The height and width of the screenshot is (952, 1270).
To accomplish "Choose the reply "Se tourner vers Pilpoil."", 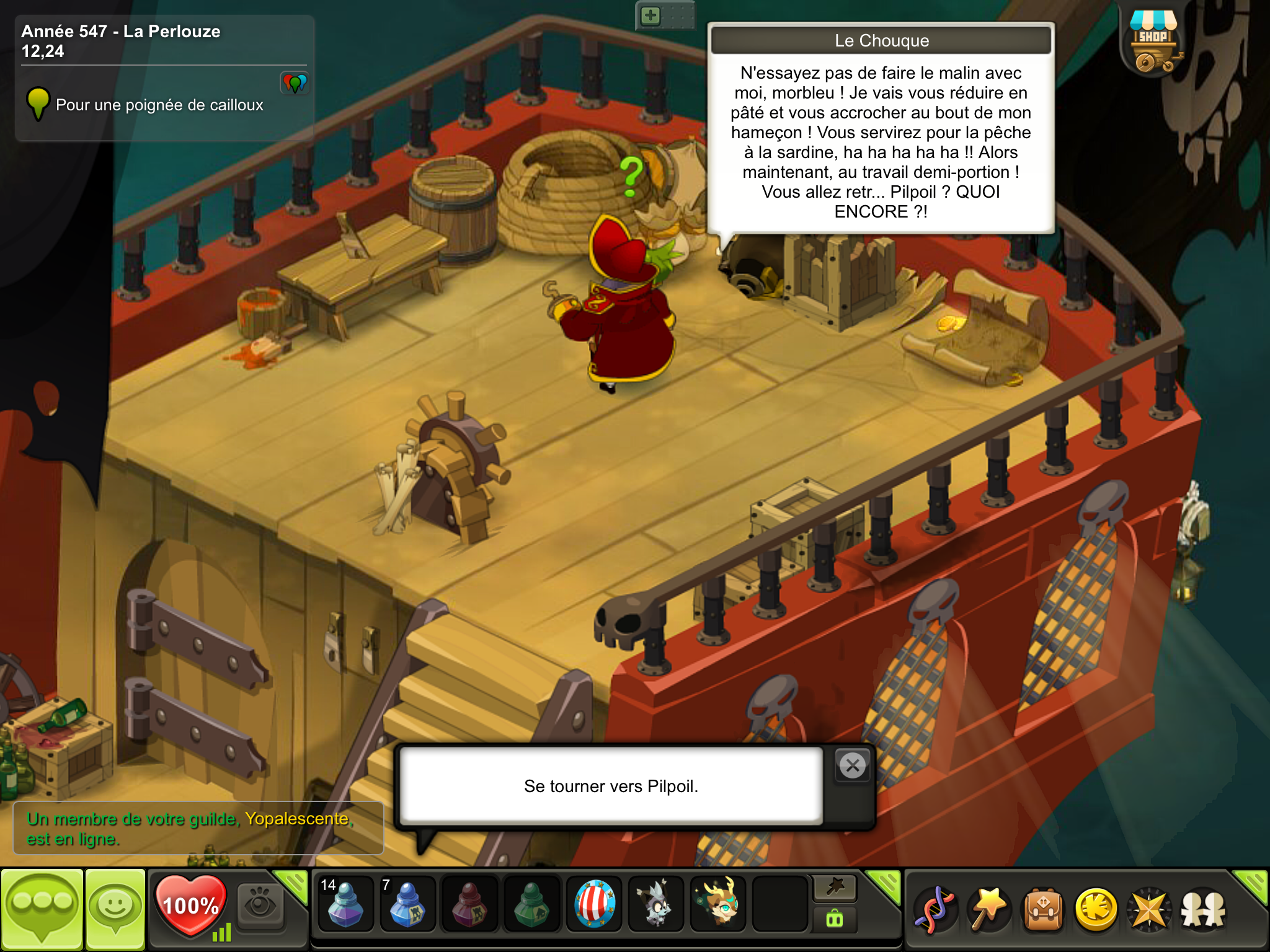I will tap(611, 786).
